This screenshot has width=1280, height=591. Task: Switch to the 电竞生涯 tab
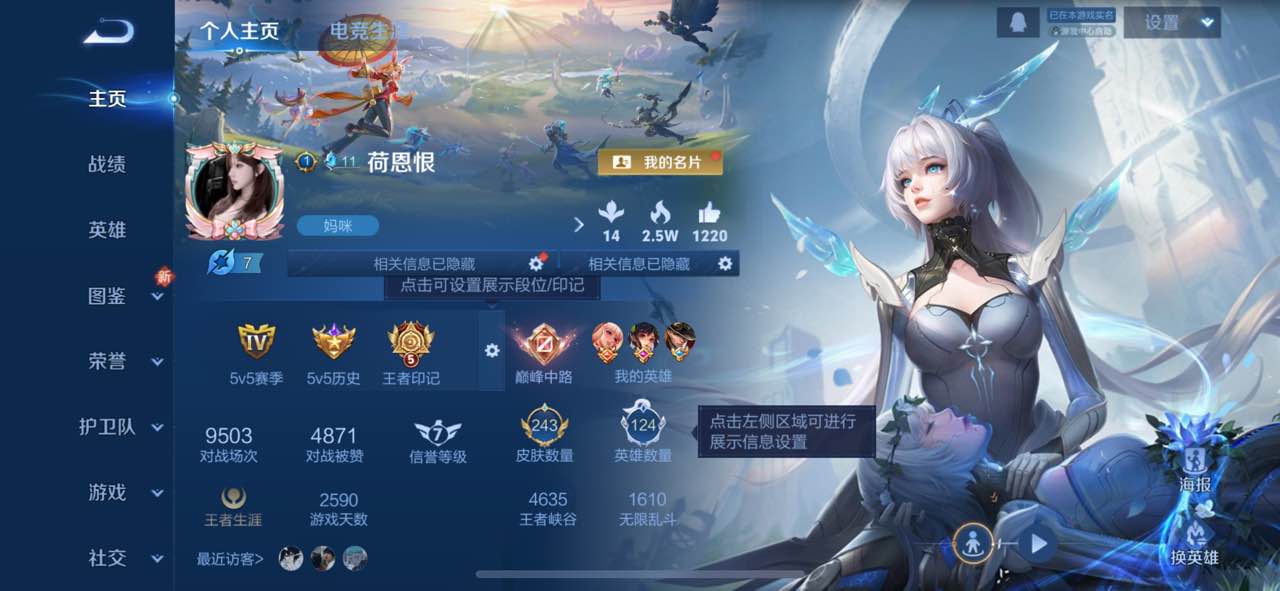click(360, 31)
